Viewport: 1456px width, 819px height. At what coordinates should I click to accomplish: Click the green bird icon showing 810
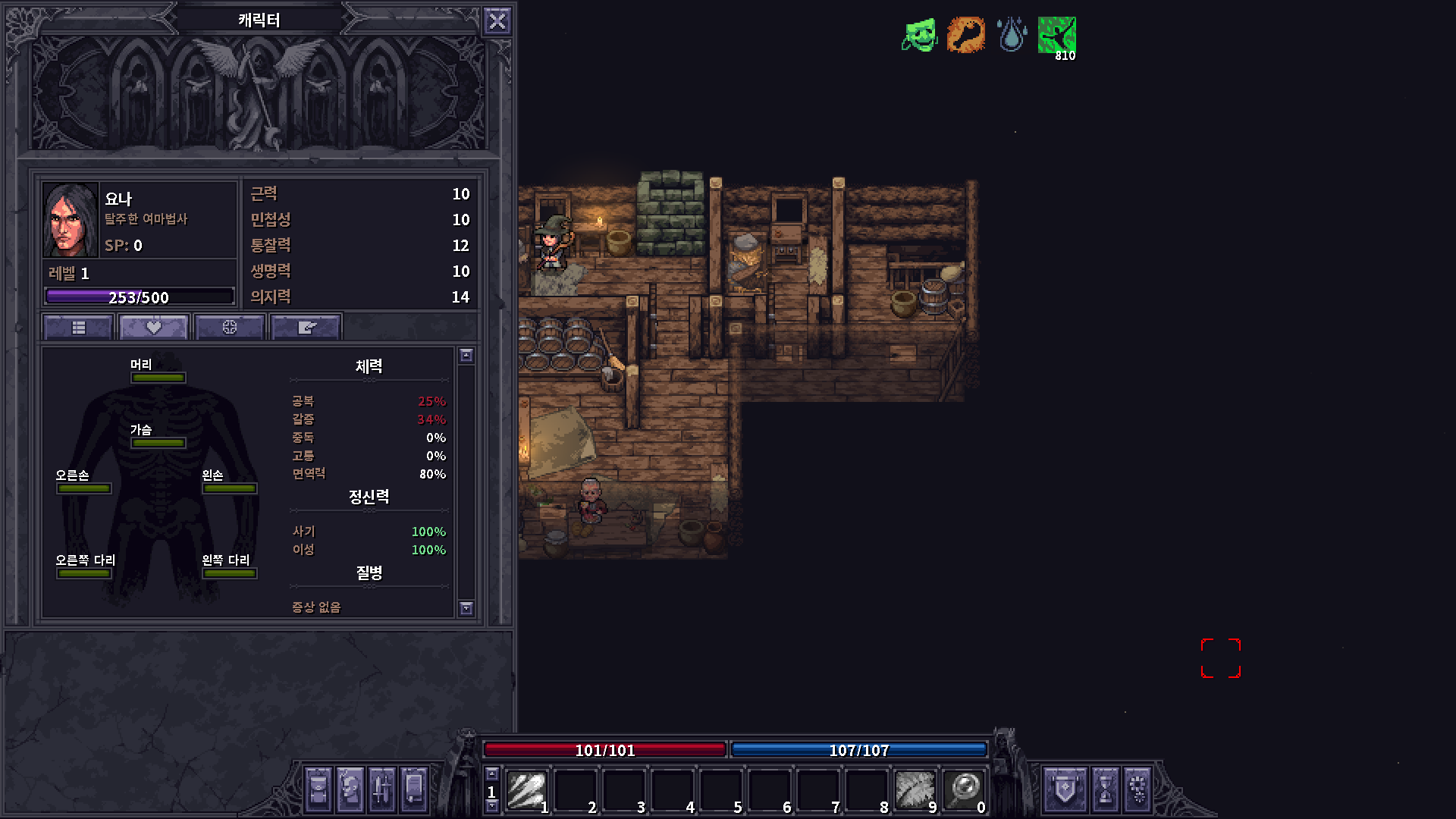(1057, 34)
